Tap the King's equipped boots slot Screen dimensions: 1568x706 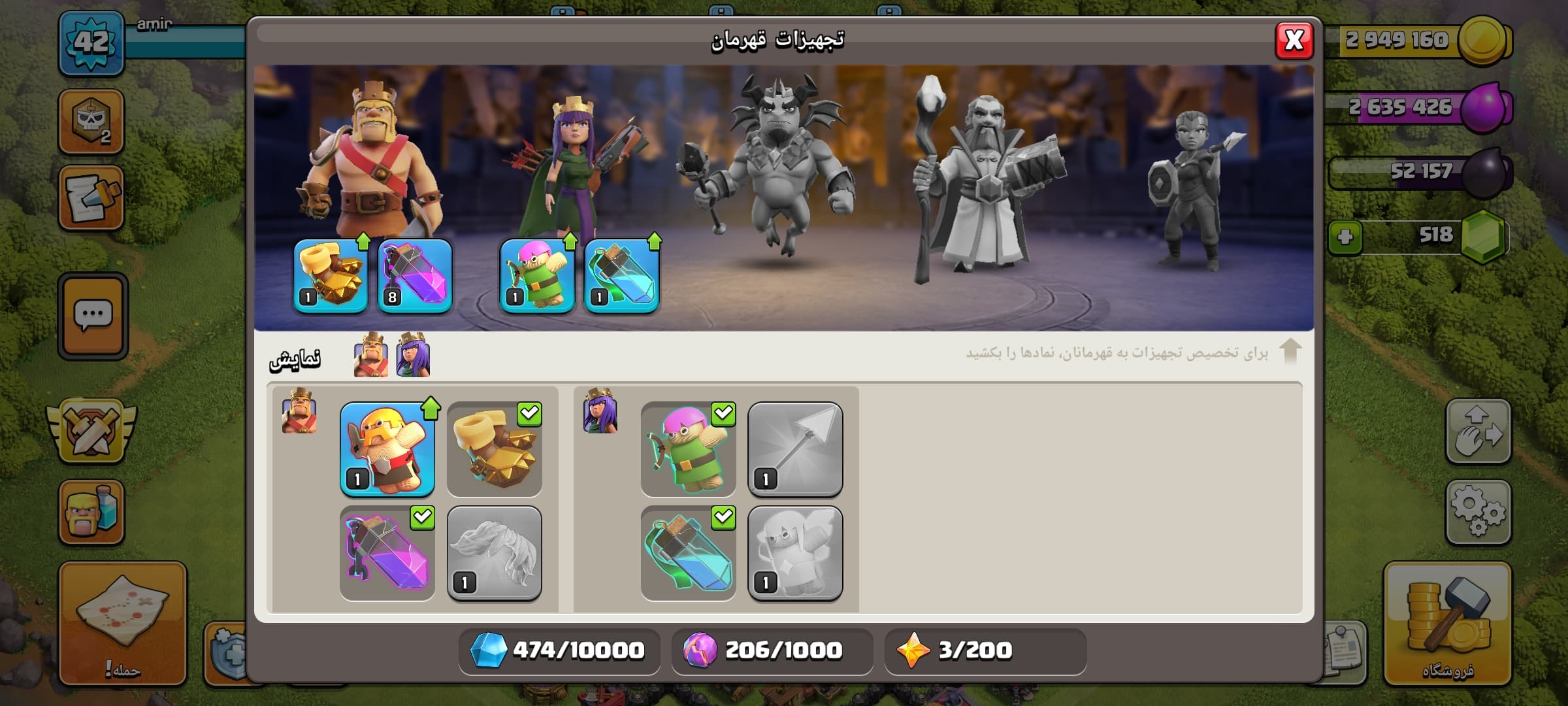(331, 276)
